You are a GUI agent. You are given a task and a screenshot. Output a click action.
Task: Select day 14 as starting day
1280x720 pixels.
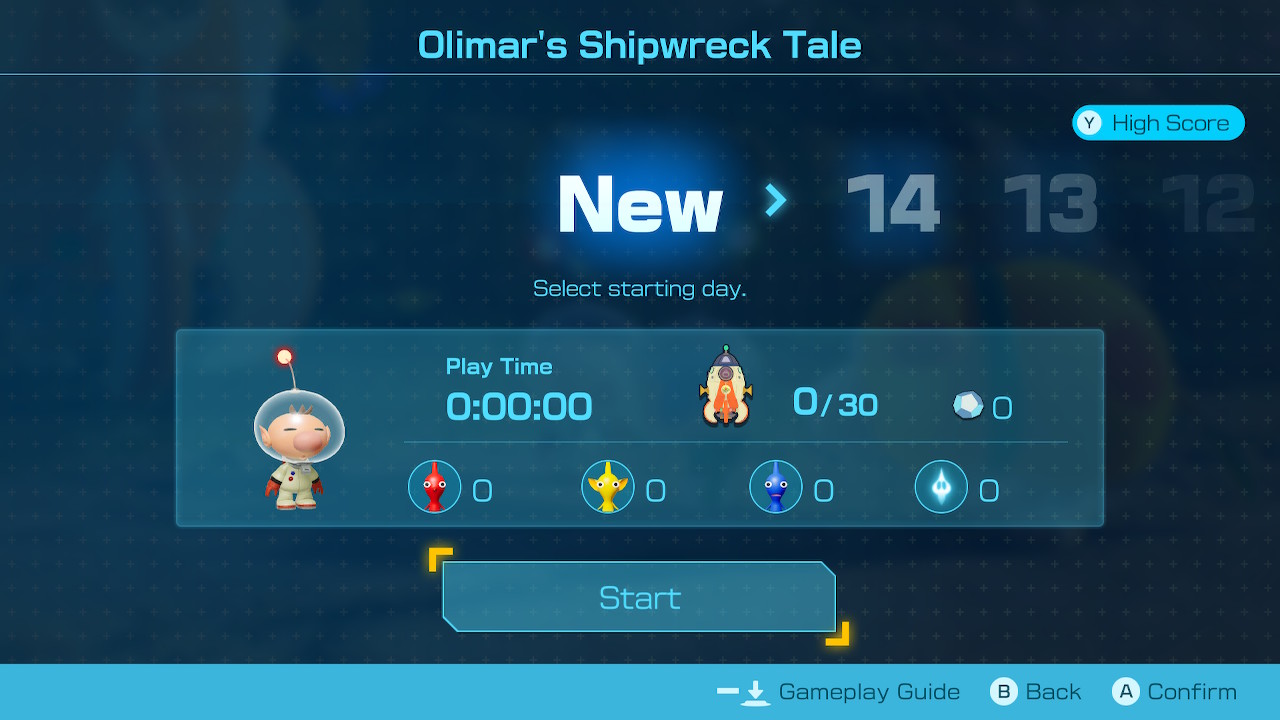coord(893,203)
